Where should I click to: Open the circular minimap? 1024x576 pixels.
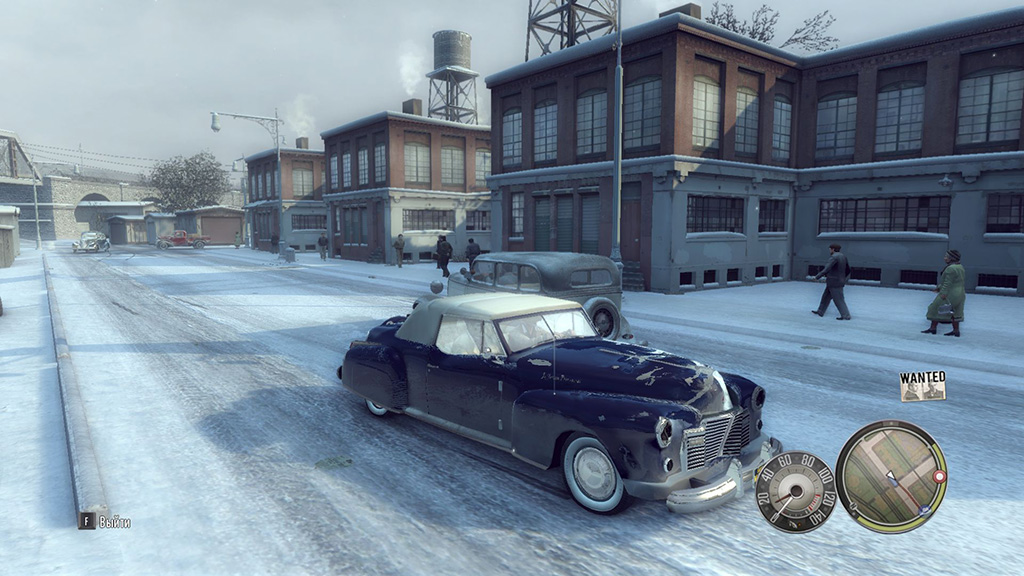(x=890, y=476)
